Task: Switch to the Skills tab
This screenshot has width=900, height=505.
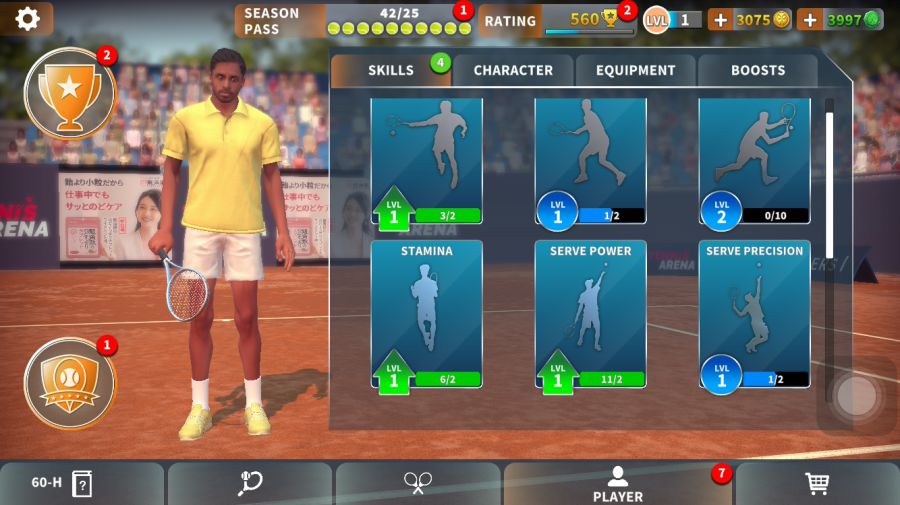Action: [x=390, y=71]
